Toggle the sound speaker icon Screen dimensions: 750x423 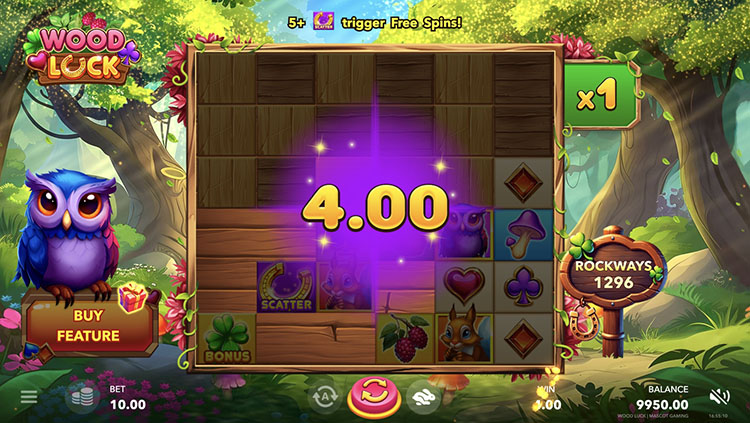pyautogui.click(x=720, y=396)
